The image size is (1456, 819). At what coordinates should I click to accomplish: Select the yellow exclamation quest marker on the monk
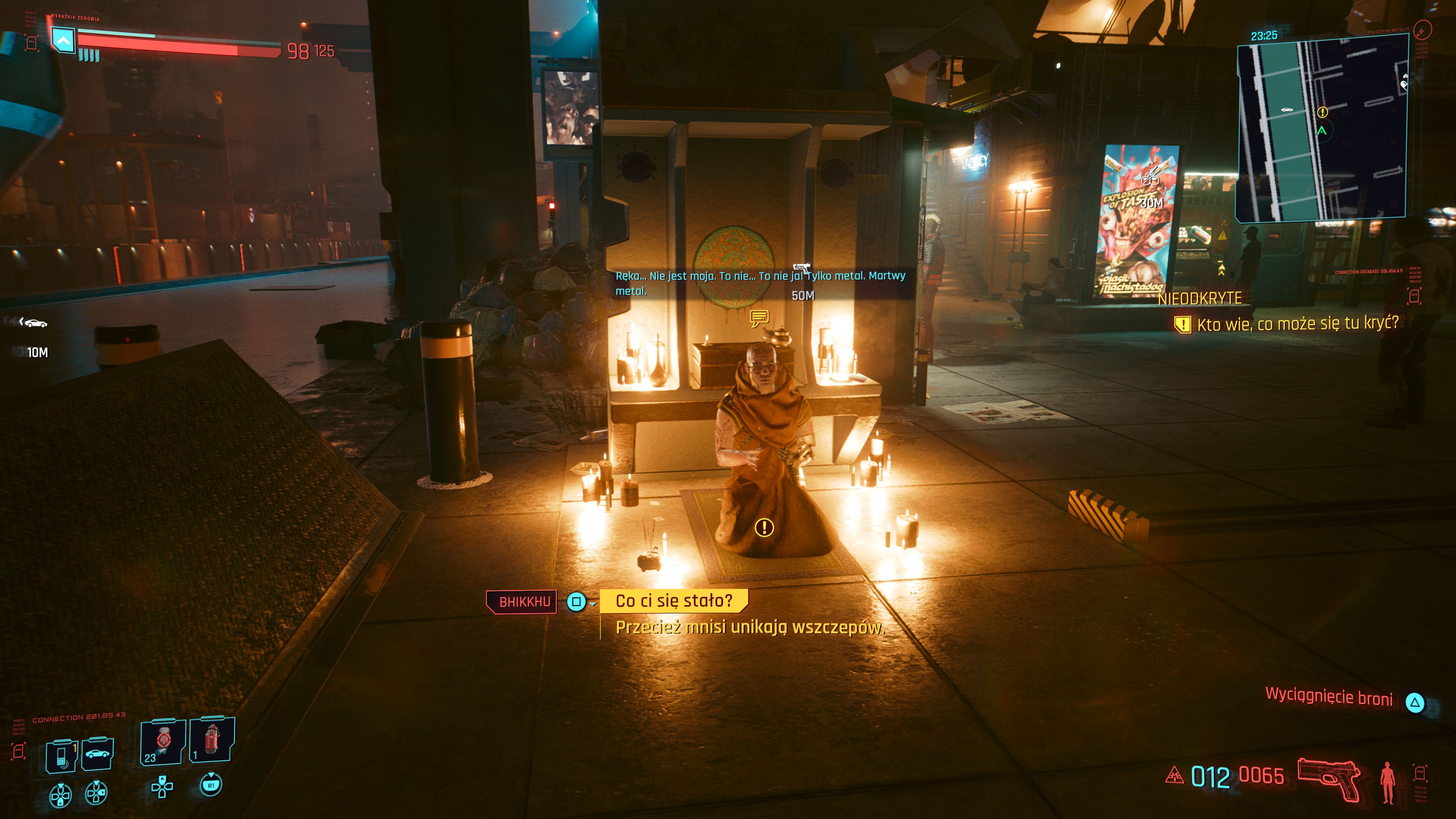pos(764,527)
